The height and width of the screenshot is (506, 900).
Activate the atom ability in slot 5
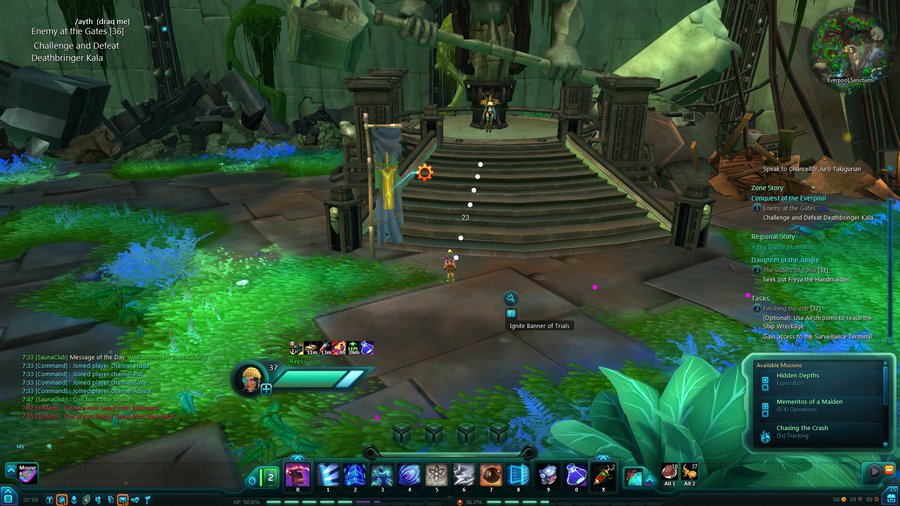pos(436,475)
